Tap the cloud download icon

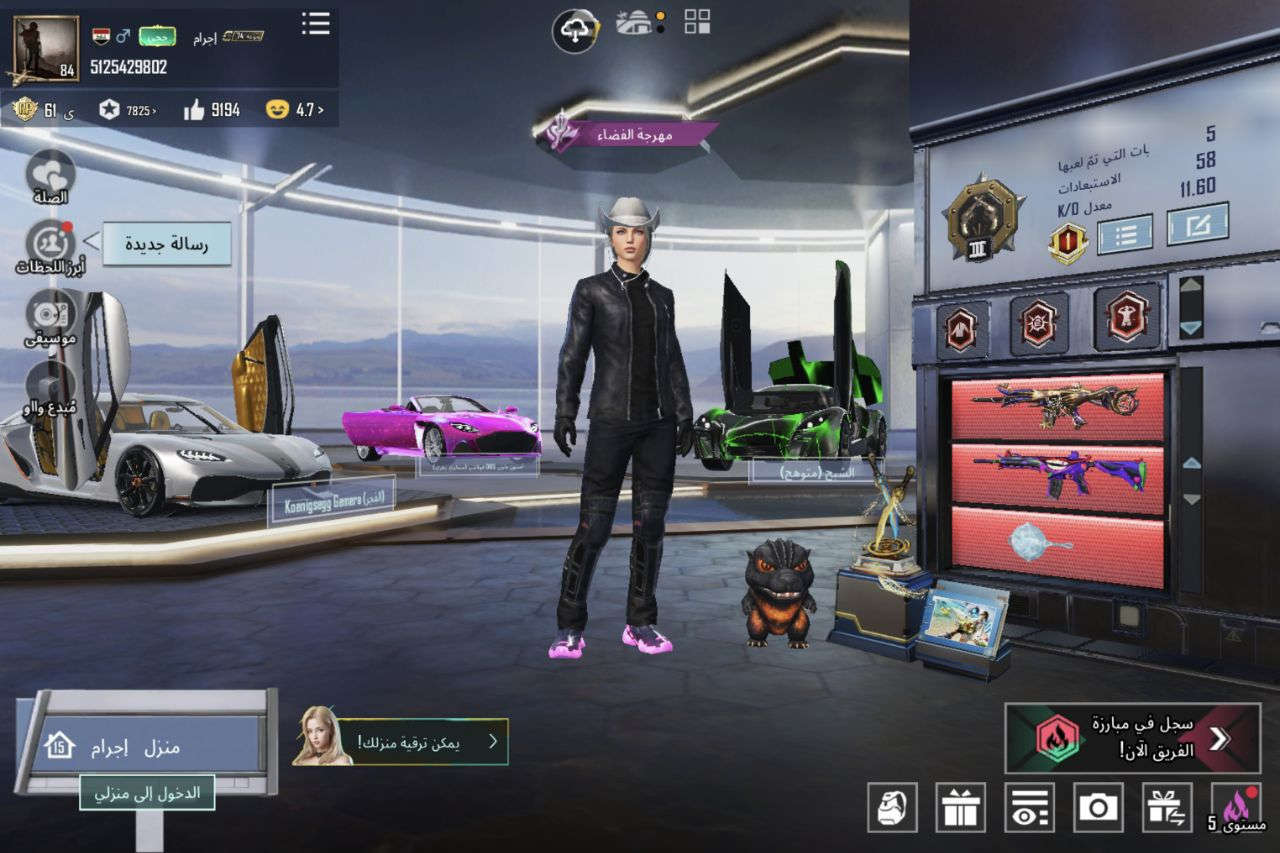coord(575,31)
